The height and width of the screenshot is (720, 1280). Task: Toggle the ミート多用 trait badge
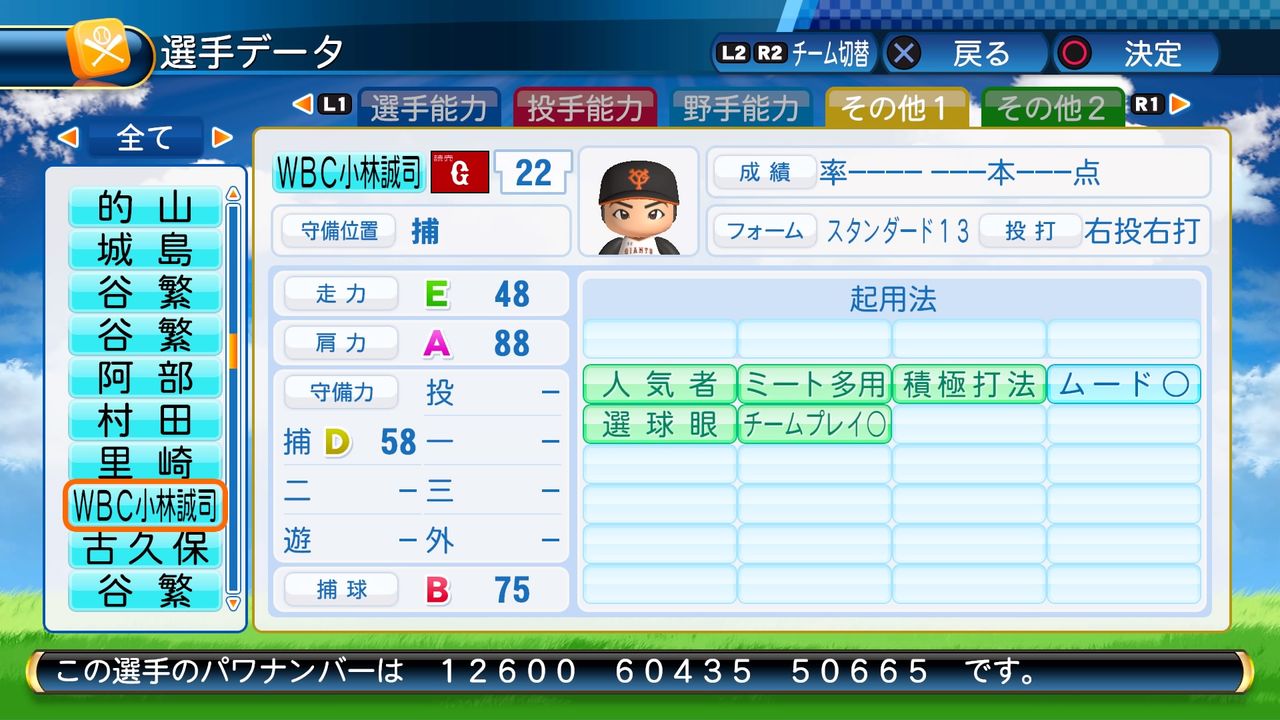pos(814,384)
